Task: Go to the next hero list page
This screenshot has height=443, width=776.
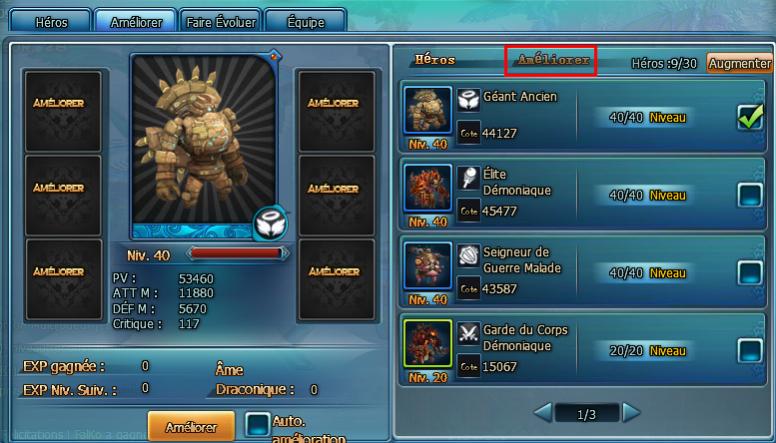Action: (631, 412)
